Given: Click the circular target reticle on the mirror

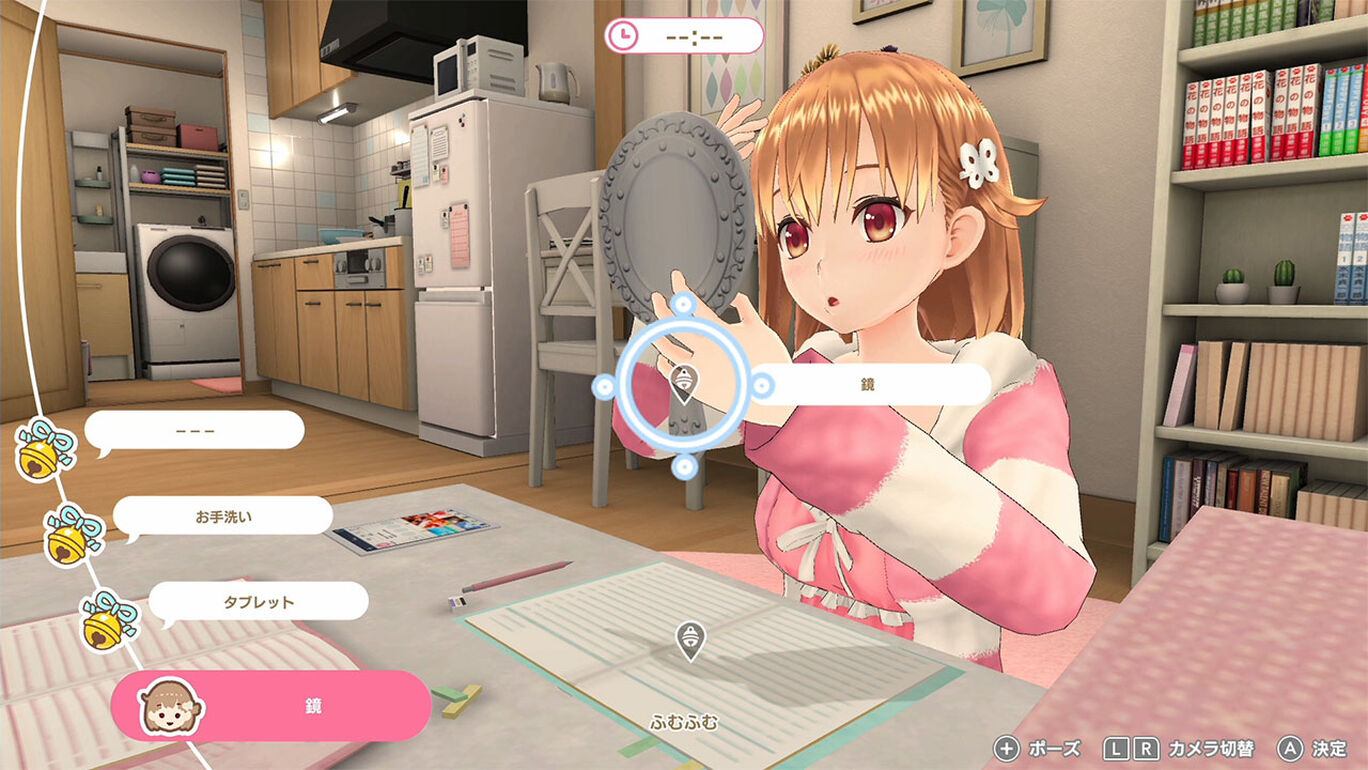Looking at the screenshot, I should (683, 385).
